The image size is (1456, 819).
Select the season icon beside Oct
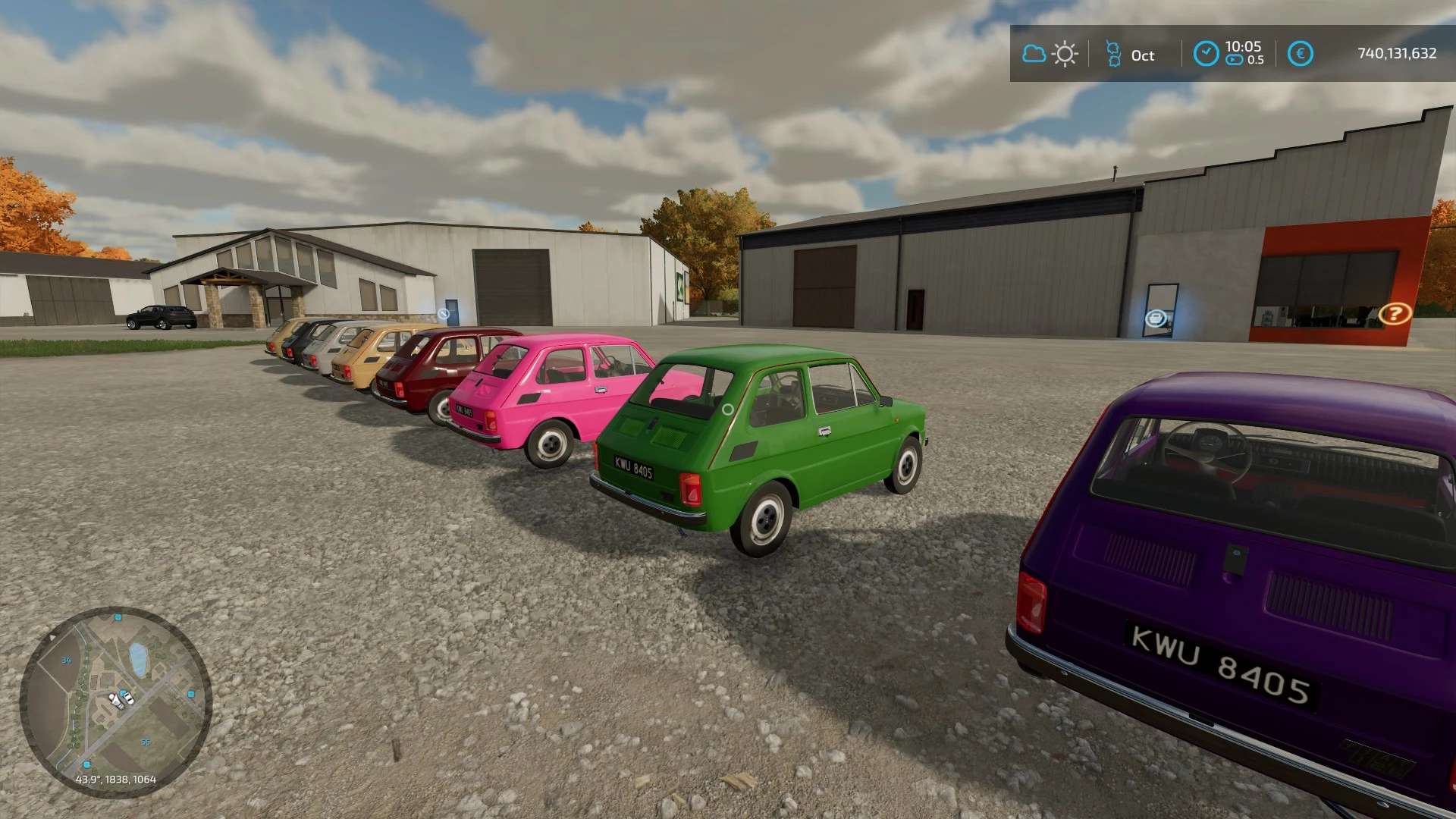click(x=1113, y=54)
